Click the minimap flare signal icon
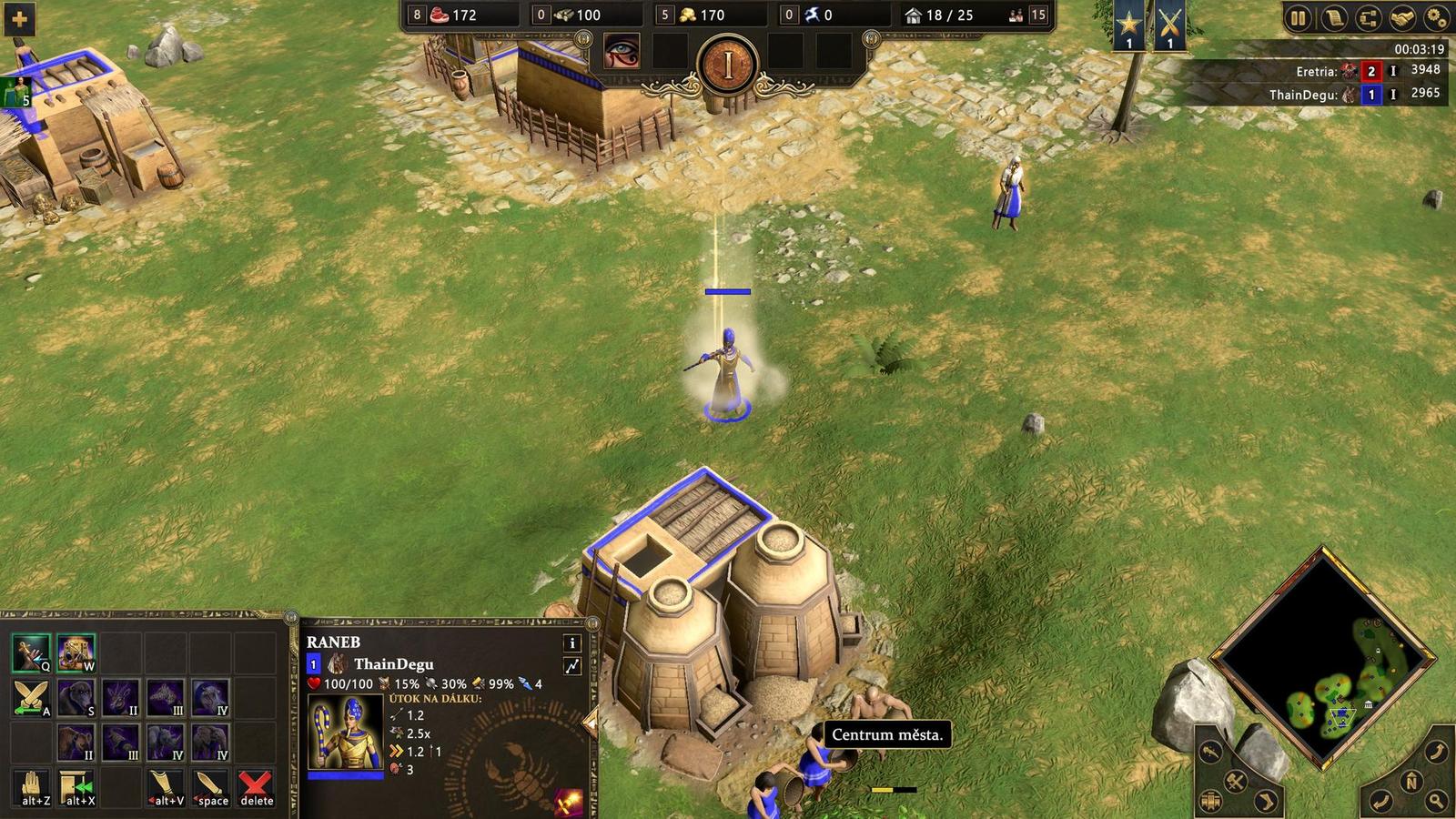 1209,753
